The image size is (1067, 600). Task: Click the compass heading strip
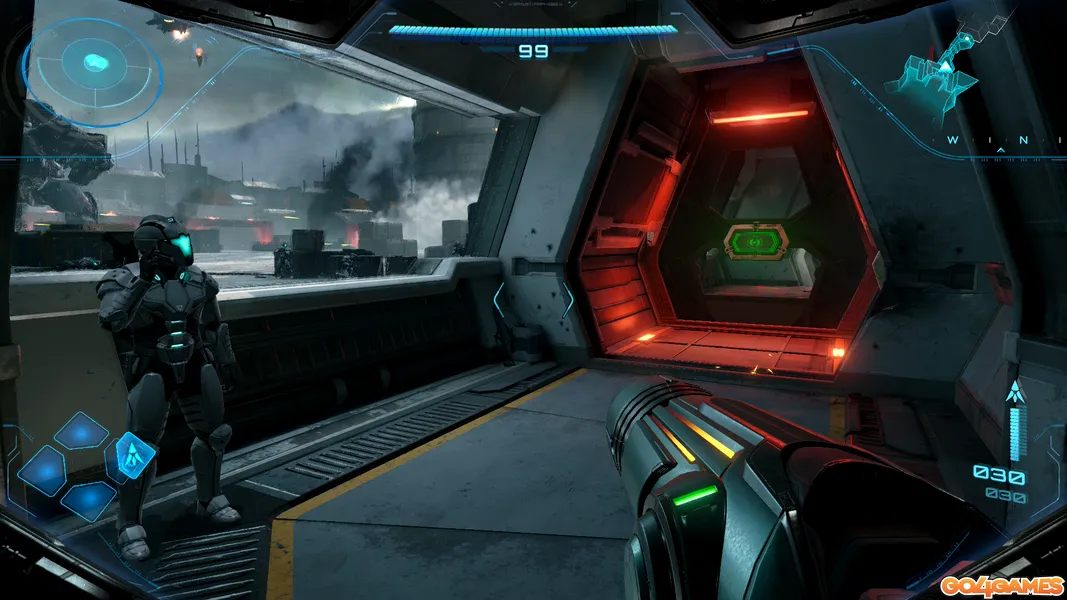1000,142
